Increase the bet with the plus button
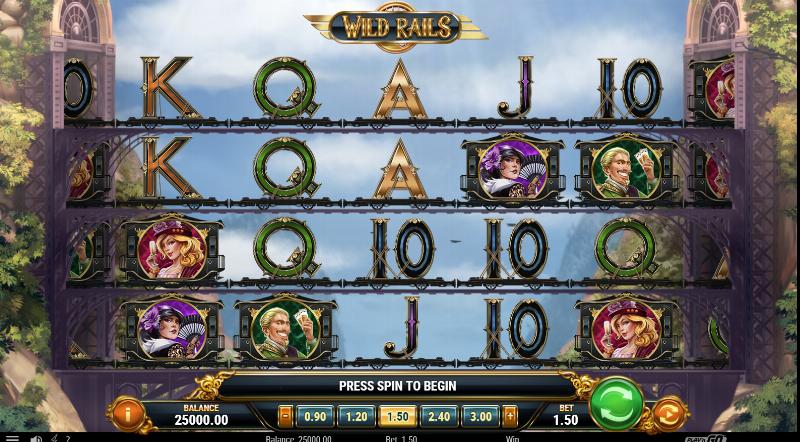This screenshot has width=800, height=442. 510,416
